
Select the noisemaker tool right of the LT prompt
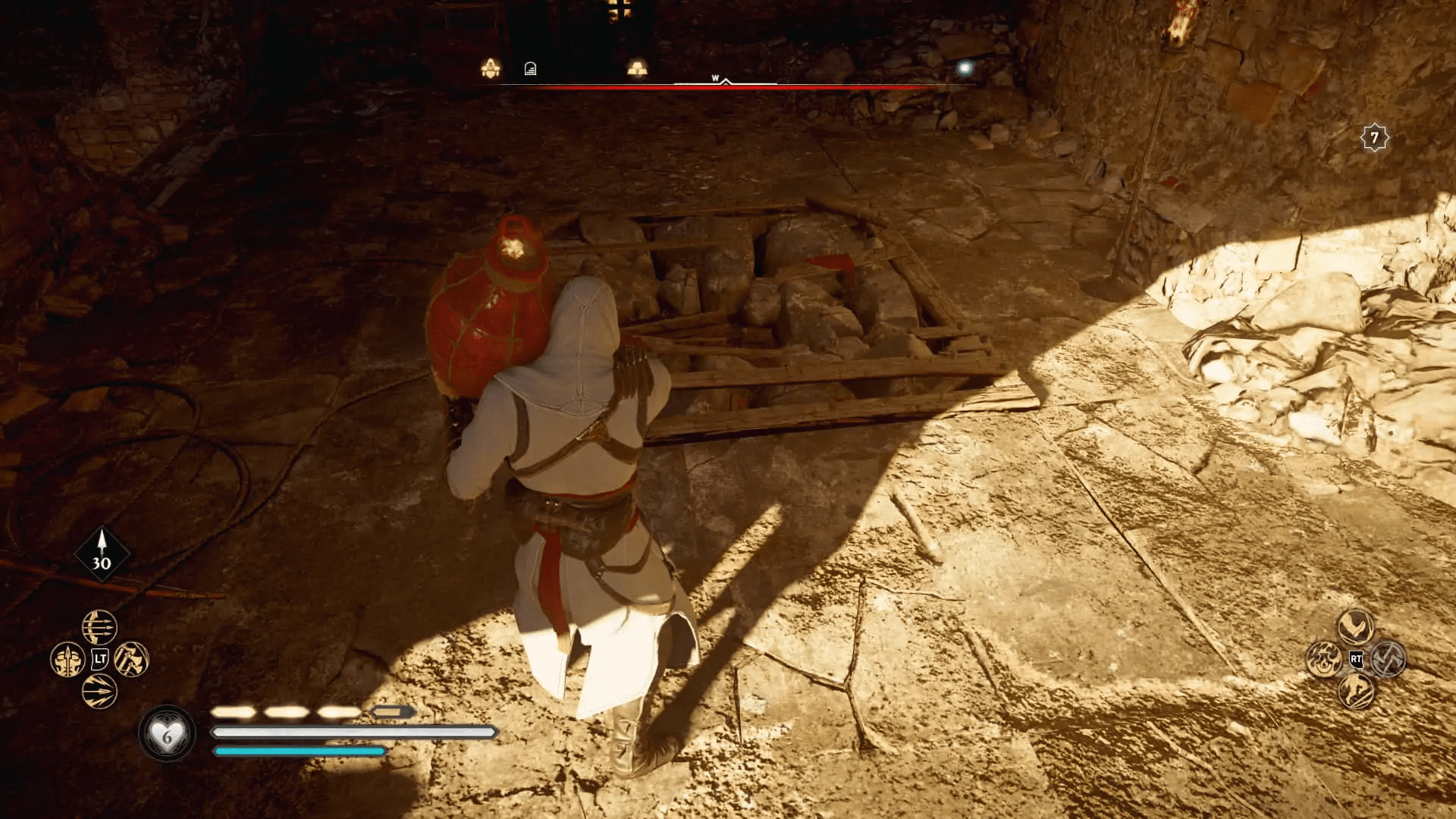pos(130,659)
